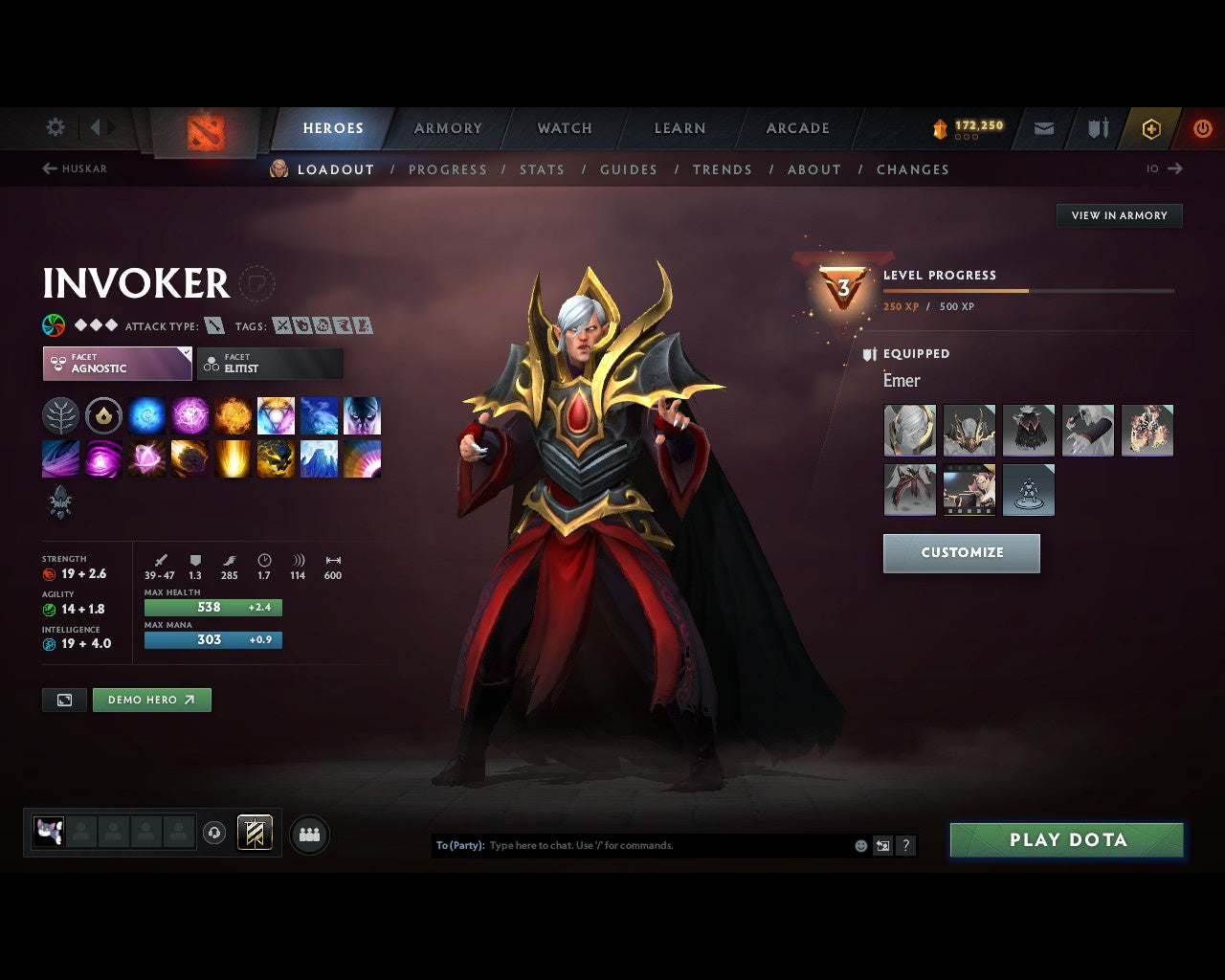Click the PLAY DOTA button
The height and width of the screenshot is (980, 1225).
1066,839
